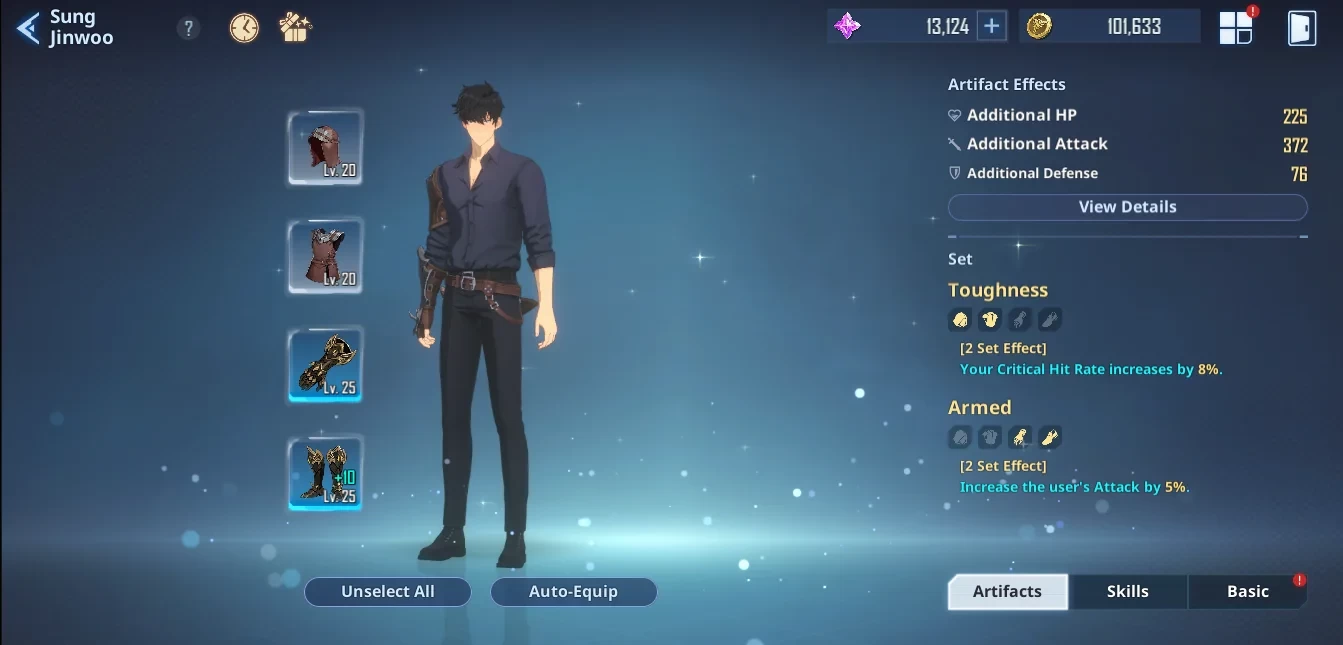The image size is (1343, 645).
Task: Select the Lv. 20 helmet artifact slot
Action: [325, 148]
